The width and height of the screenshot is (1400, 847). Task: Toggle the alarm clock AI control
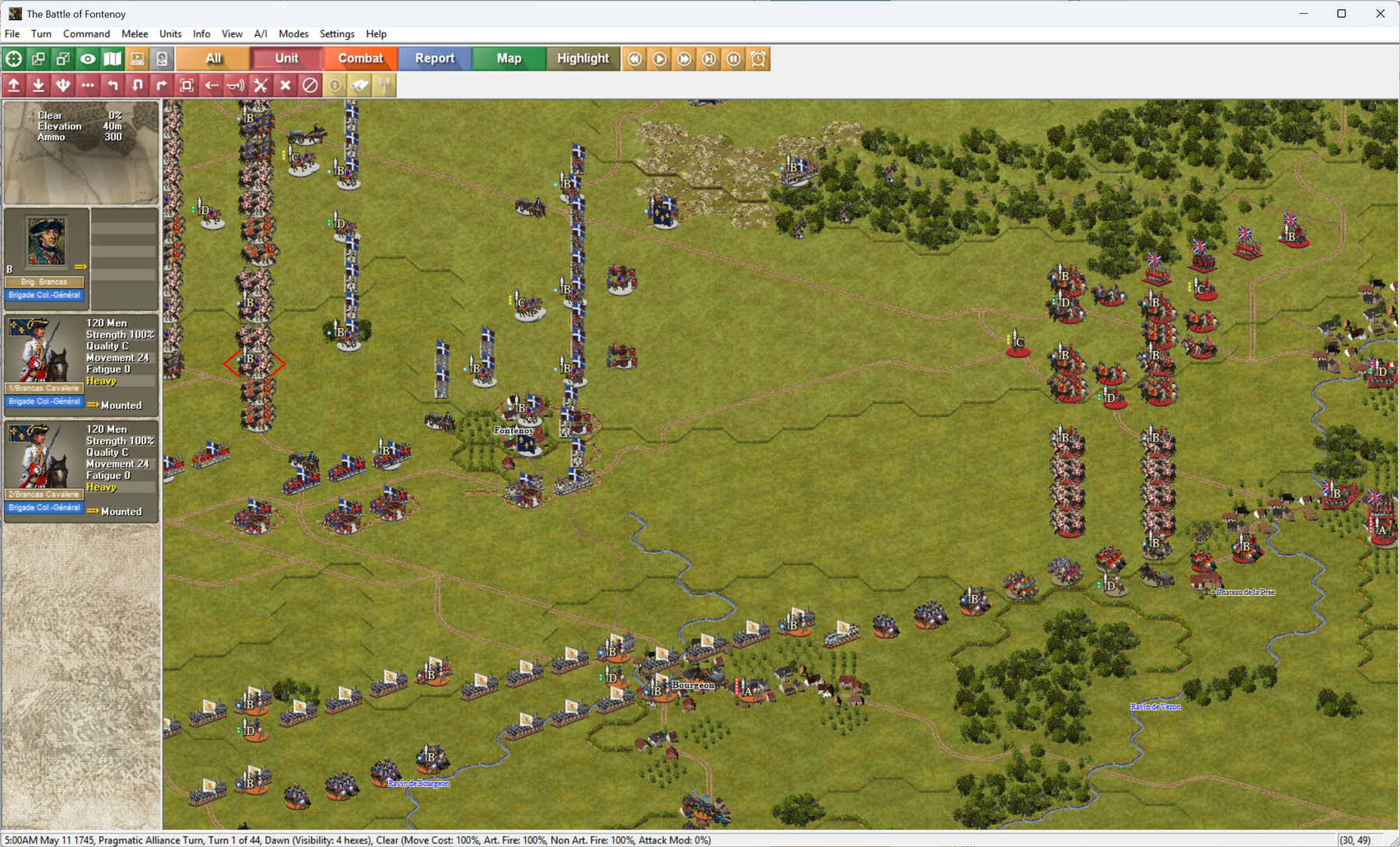(x=758, y=58)
